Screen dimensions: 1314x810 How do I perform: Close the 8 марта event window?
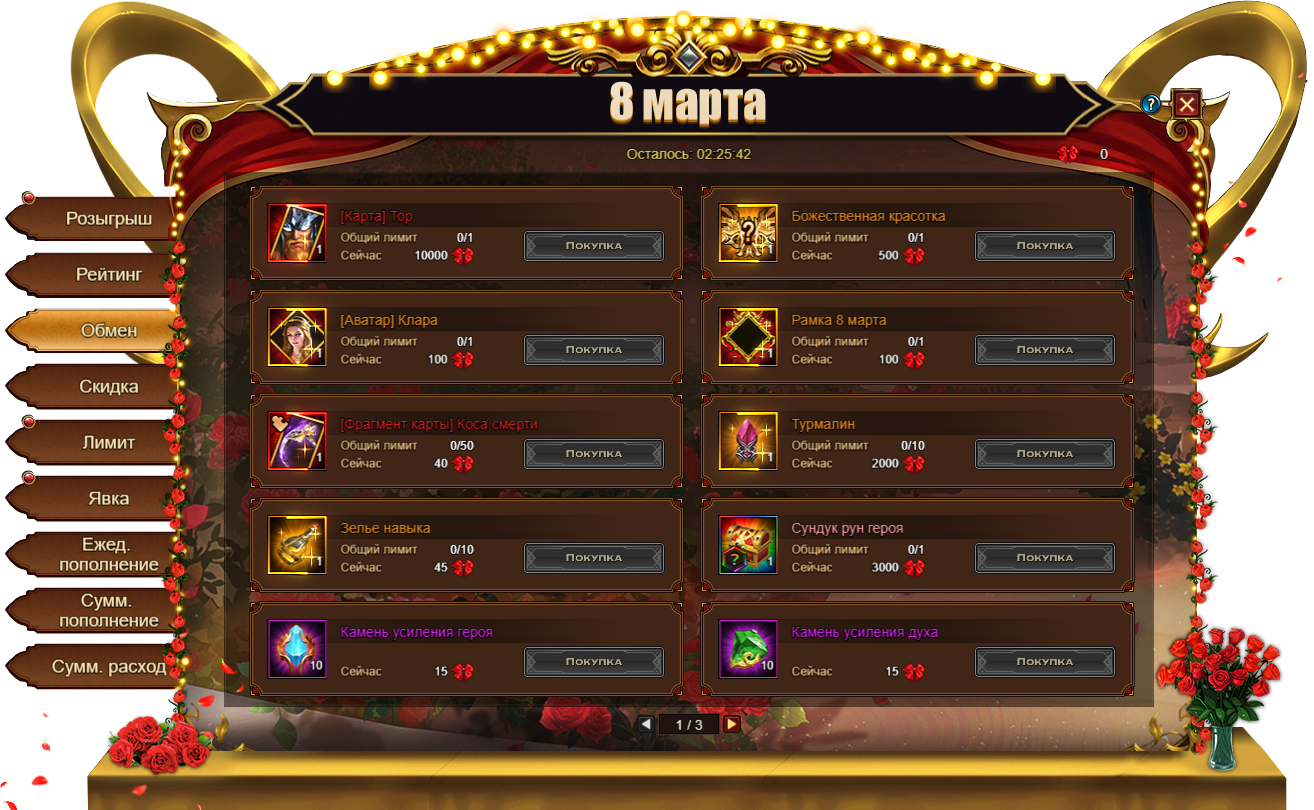tap(1186, 104)
